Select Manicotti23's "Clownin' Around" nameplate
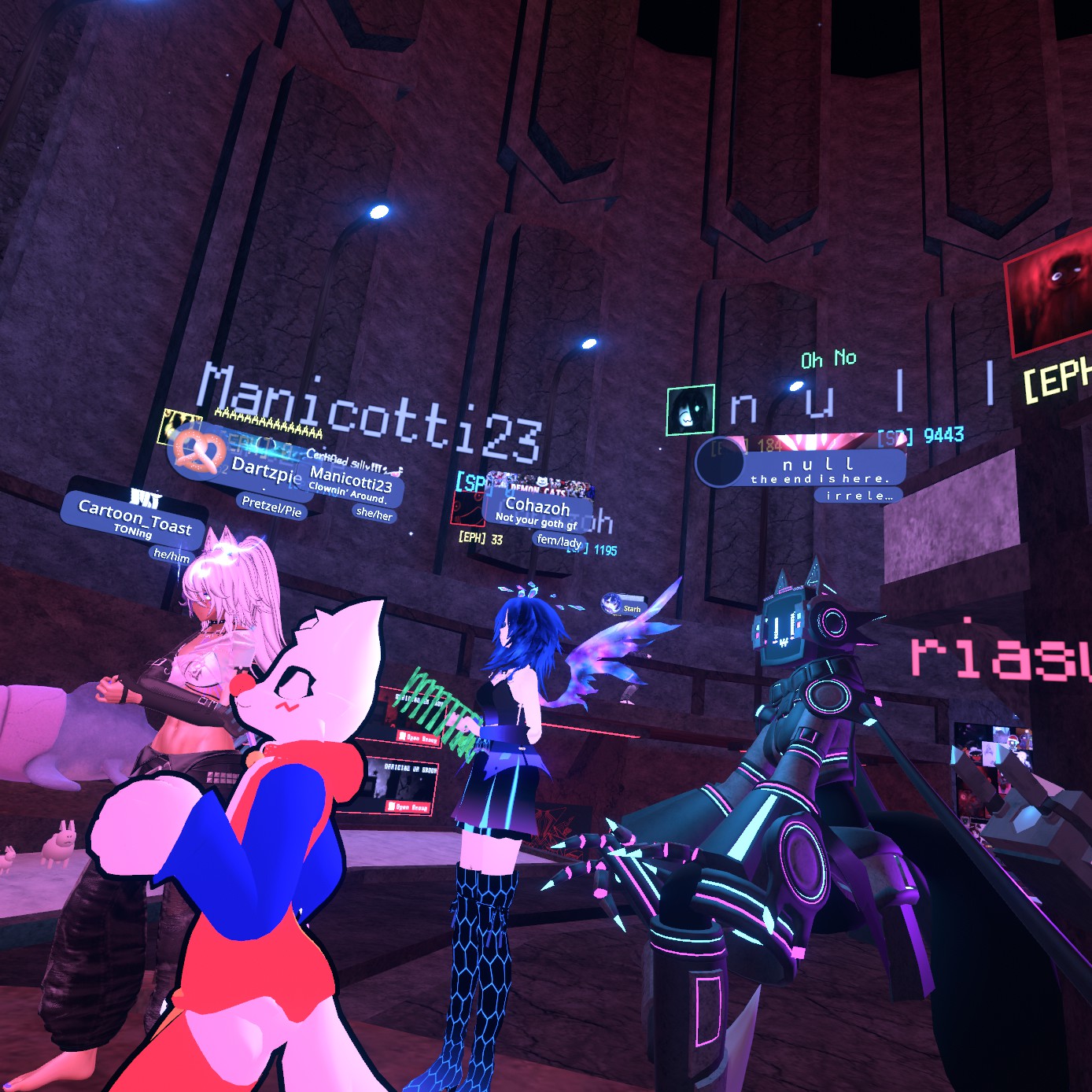The width and height of the screenshot is (1092, 1092). pos(350,482)
